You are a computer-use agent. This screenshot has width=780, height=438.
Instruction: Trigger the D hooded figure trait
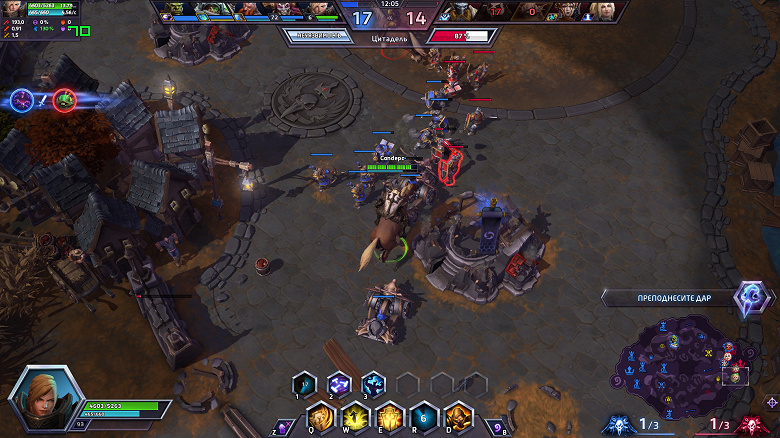(457, 414)
